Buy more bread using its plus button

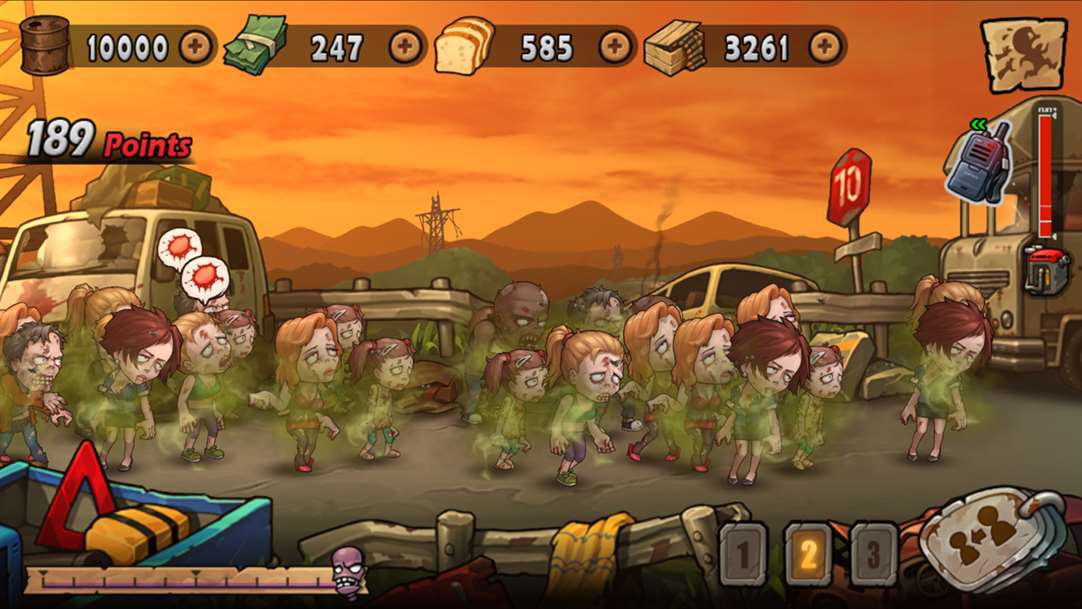[x=615, y=46]
